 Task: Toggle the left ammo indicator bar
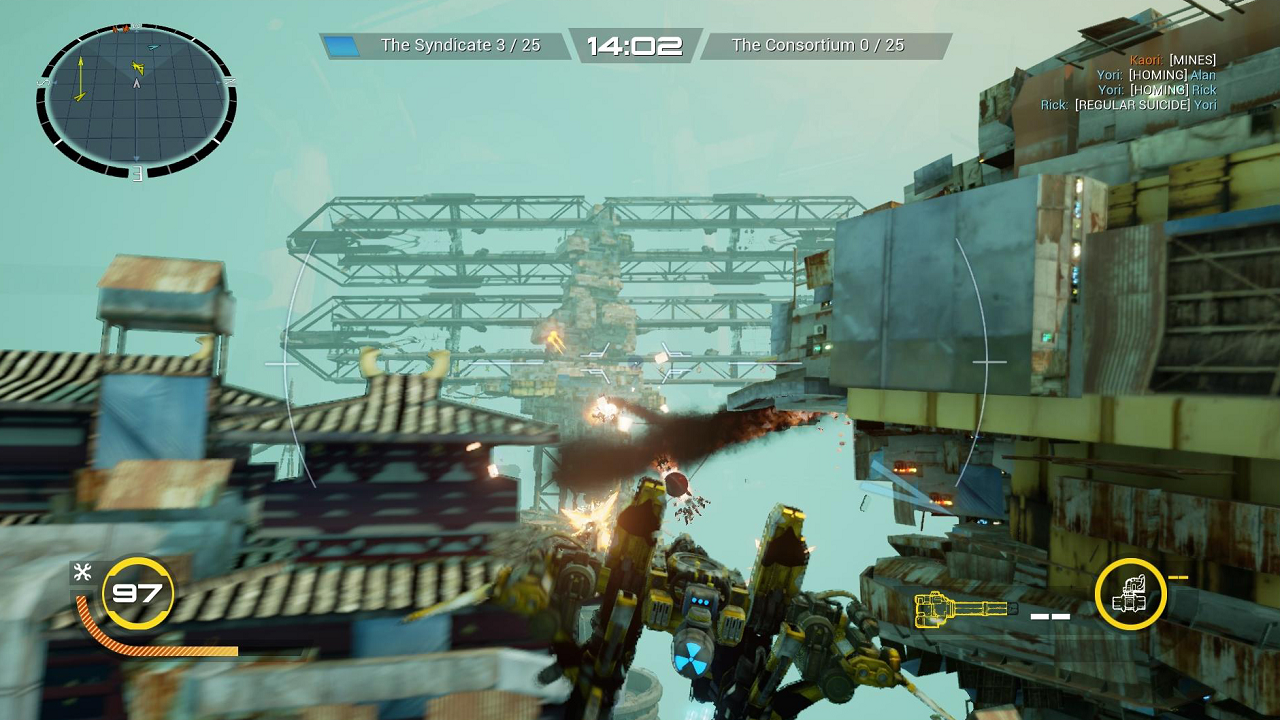[1048, 616]
